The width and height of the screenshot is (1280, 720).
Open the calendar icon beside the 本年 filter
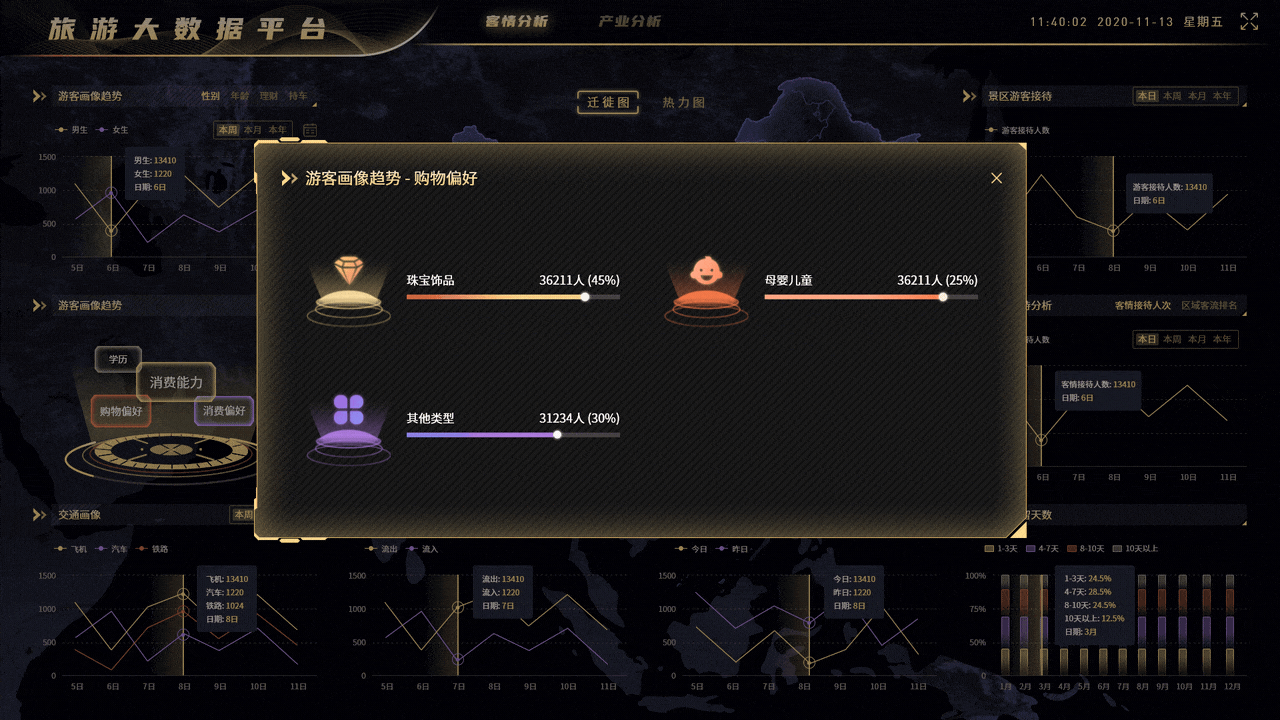[x=308, y=130]
